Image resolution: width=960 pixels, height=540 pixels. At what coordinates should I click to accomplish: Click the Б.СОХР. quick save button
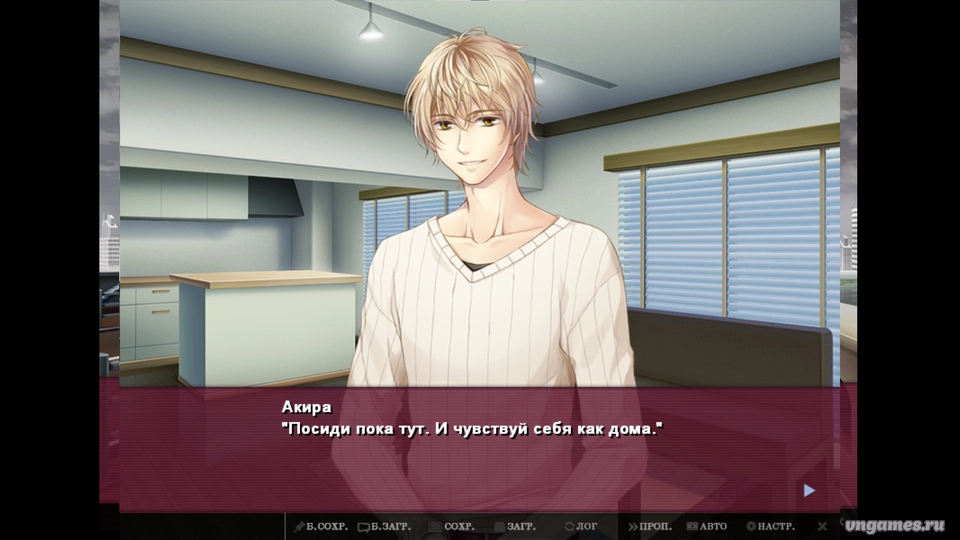[x=319, y=526]
